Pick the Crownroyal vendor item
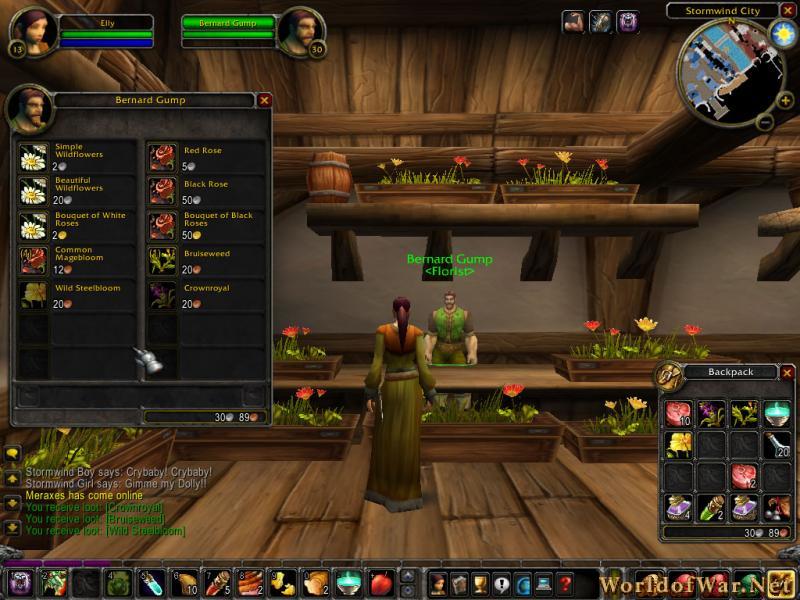 [163, 294]
